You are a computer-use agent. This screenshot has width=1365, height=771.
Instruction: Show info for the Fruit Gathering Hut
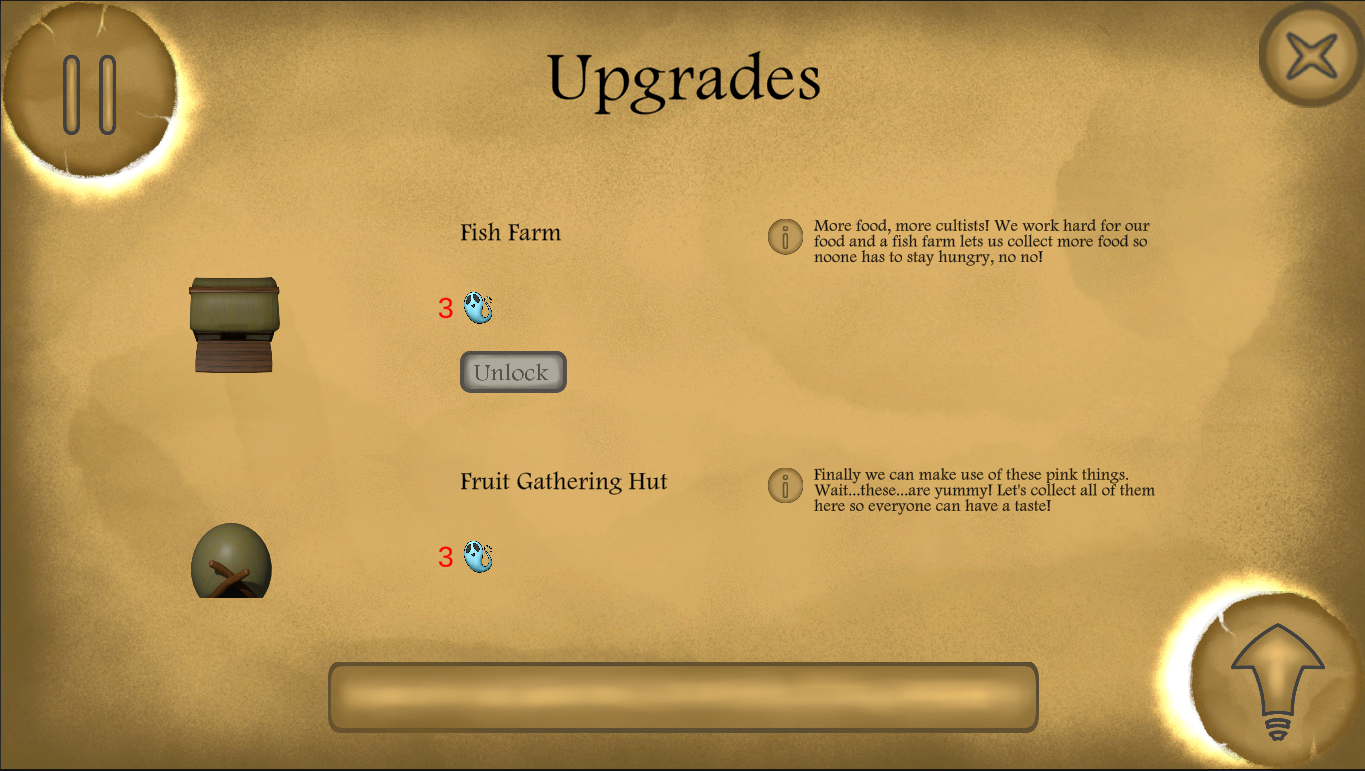(x=785, y=486)
